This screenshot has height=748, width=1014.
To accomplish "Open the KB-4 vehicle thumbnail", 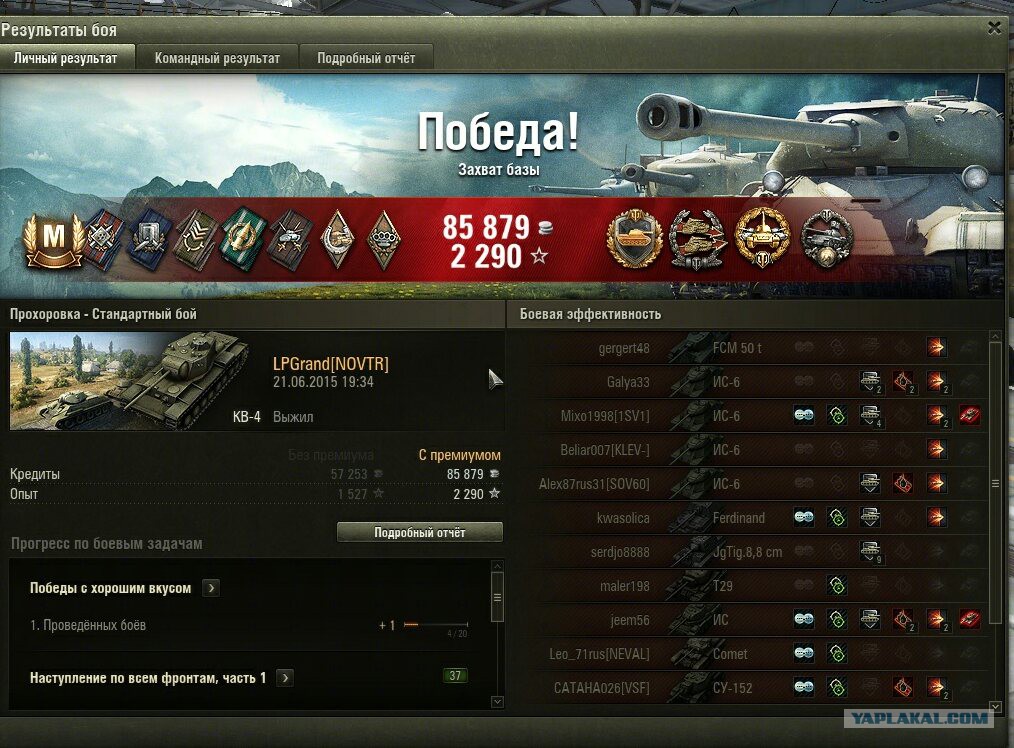I will pyautogui.click(x=130, y=380).
